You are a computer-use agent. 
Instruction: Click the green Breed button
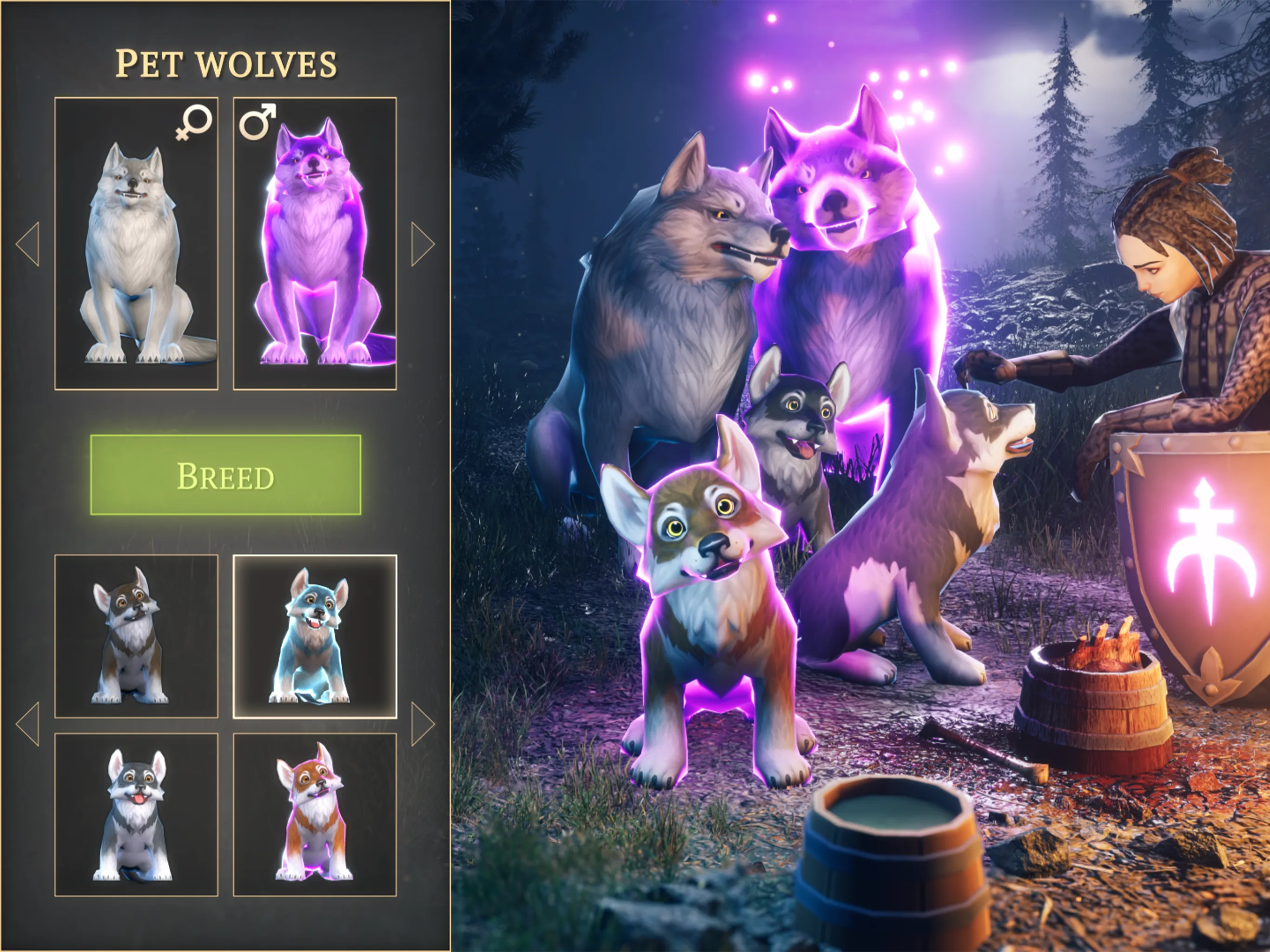point(225,475)
